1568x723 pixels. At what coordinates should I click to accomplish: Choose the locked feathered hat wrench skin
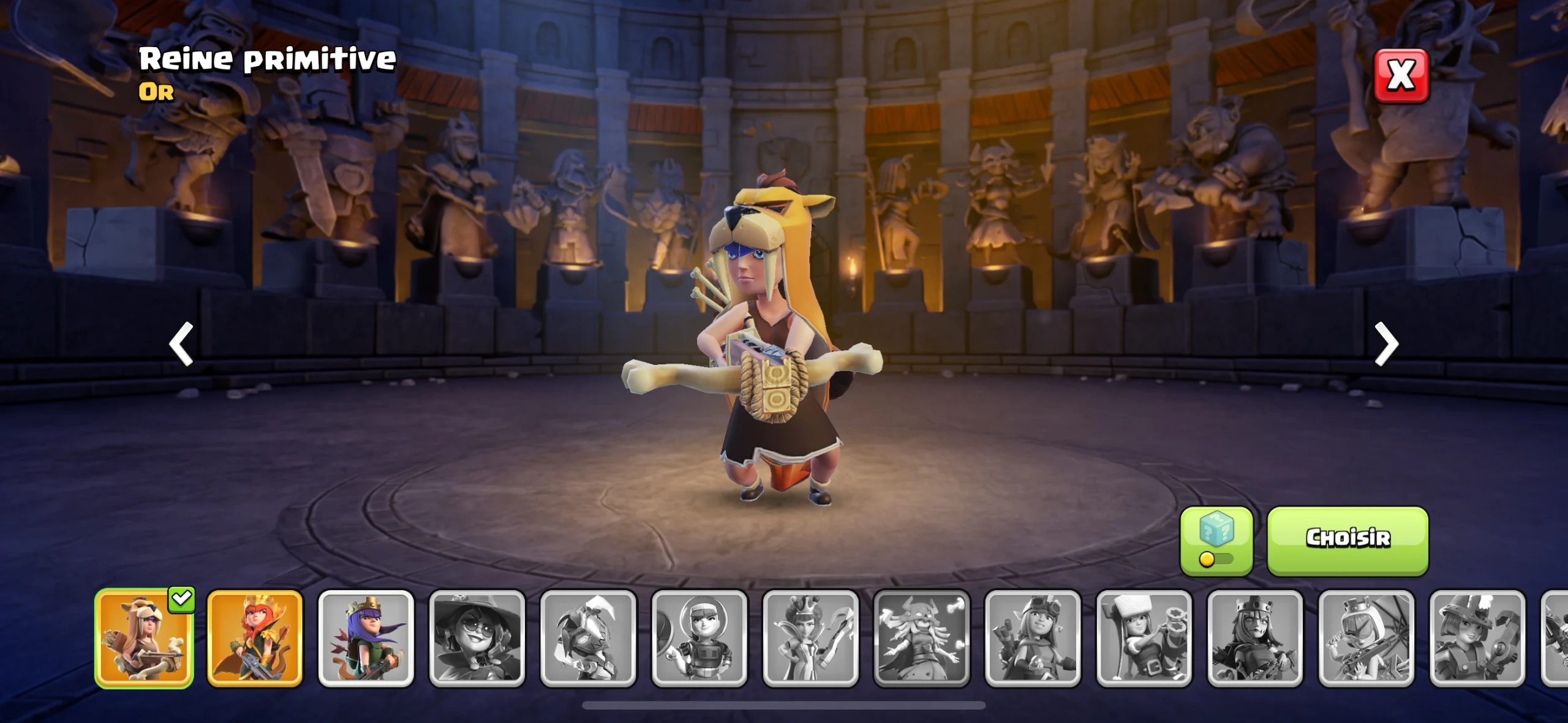tap(1477, 638)
